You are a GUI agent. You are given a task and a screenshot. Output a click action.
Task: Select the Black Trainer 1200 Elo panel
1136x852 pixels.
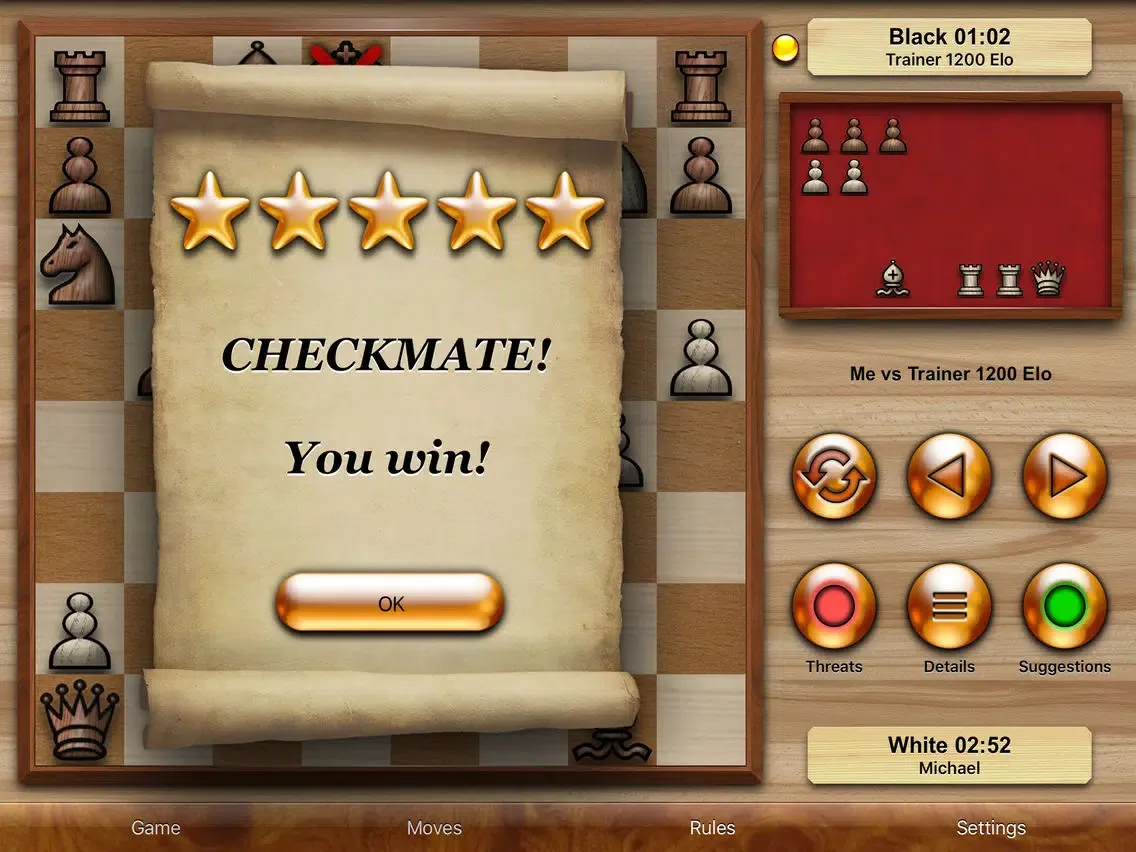tap(949, 47)
